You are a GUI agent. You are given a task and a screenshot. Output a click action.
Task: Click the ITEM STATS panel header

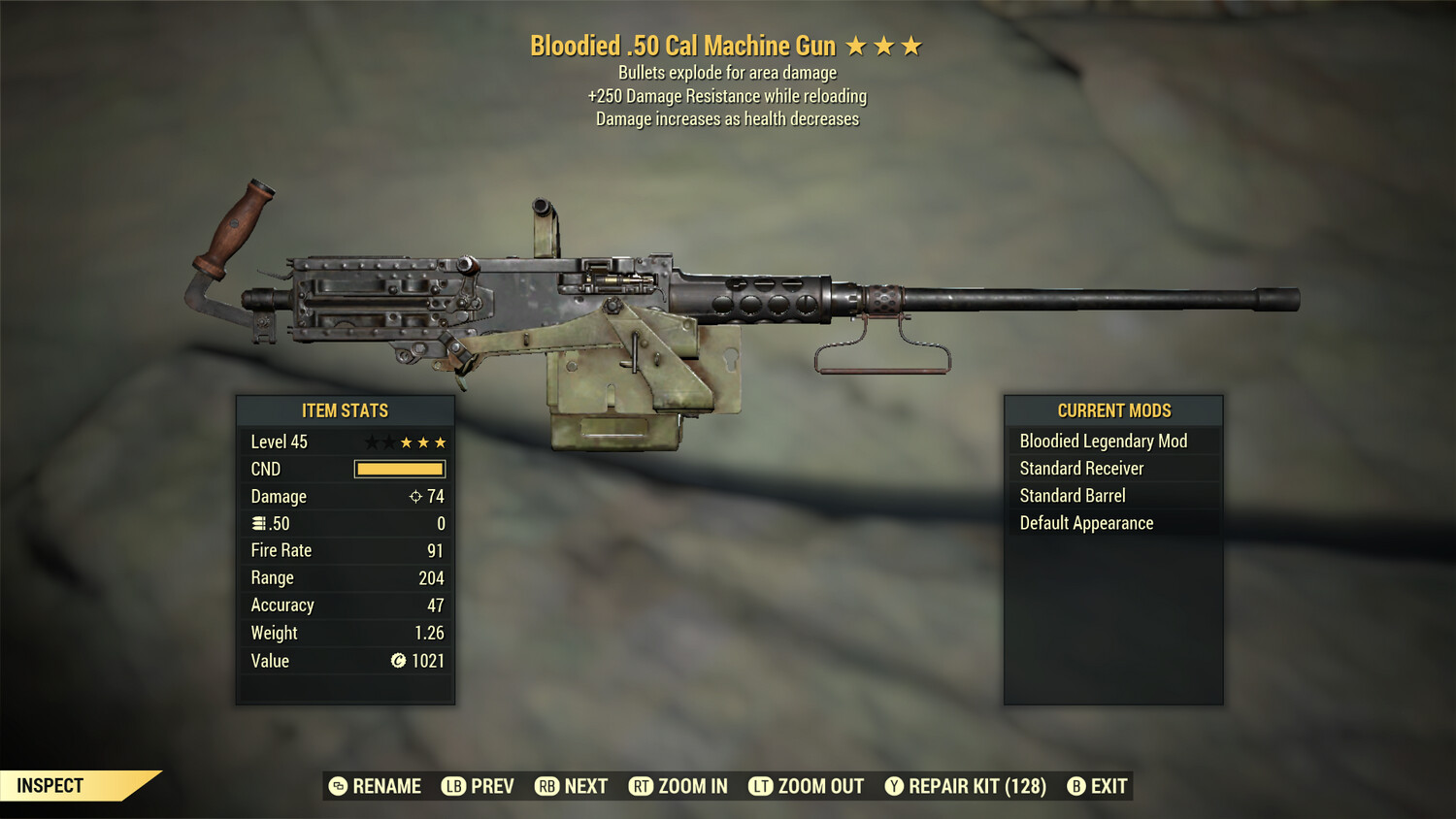(x=345, y=410)
